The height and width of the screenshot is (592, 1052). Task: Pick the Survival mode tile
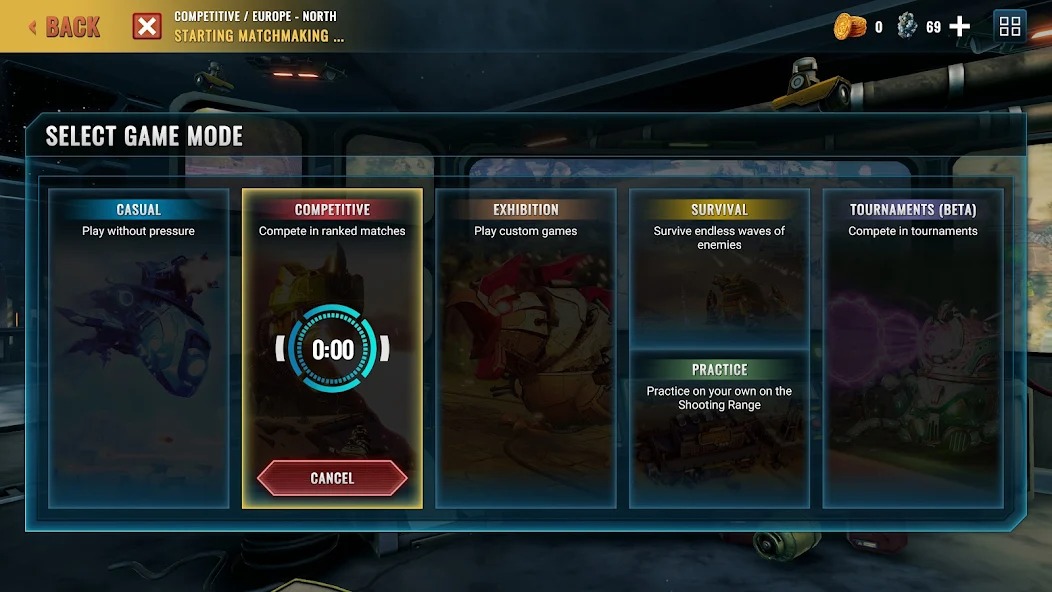[719, 268]
